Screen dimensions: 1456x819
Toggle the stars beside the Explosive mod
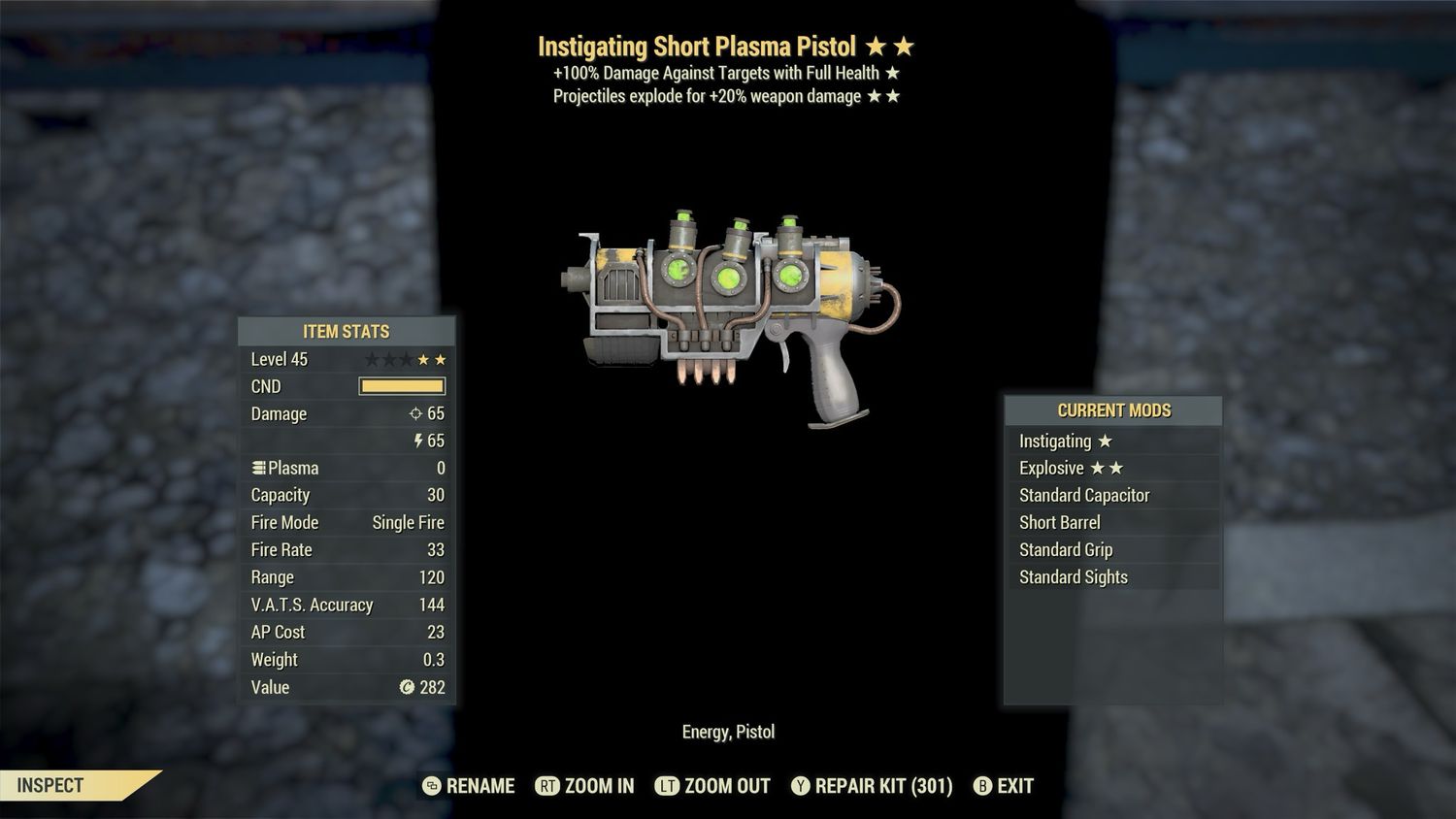[x=1109, y=468]
